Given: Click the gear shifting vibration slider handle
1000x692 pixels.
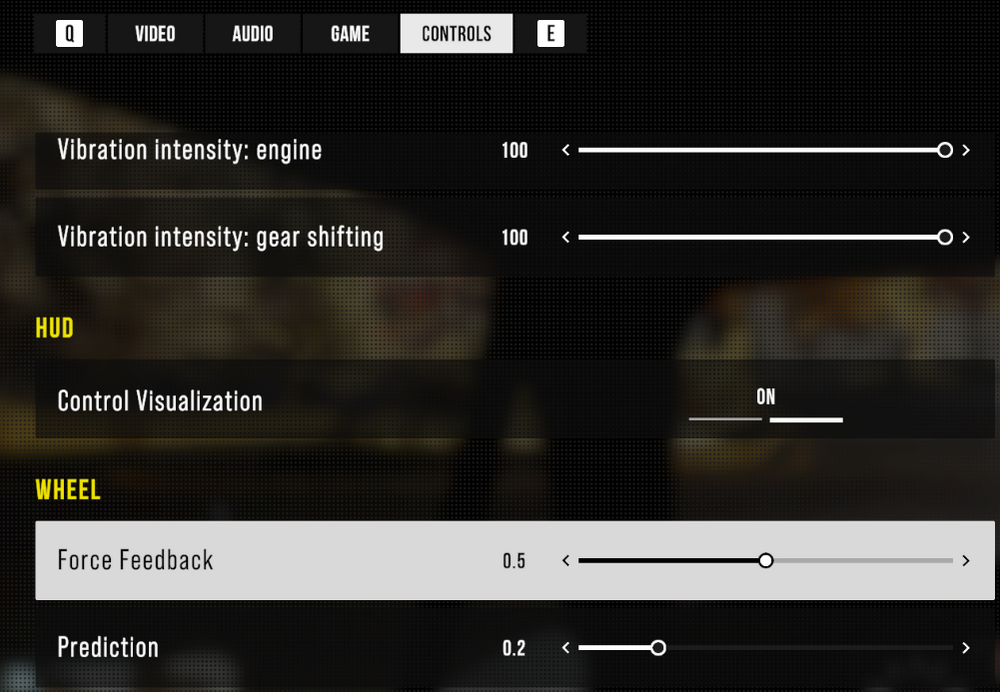Looking at the screenshot, I should coord(945,238).
